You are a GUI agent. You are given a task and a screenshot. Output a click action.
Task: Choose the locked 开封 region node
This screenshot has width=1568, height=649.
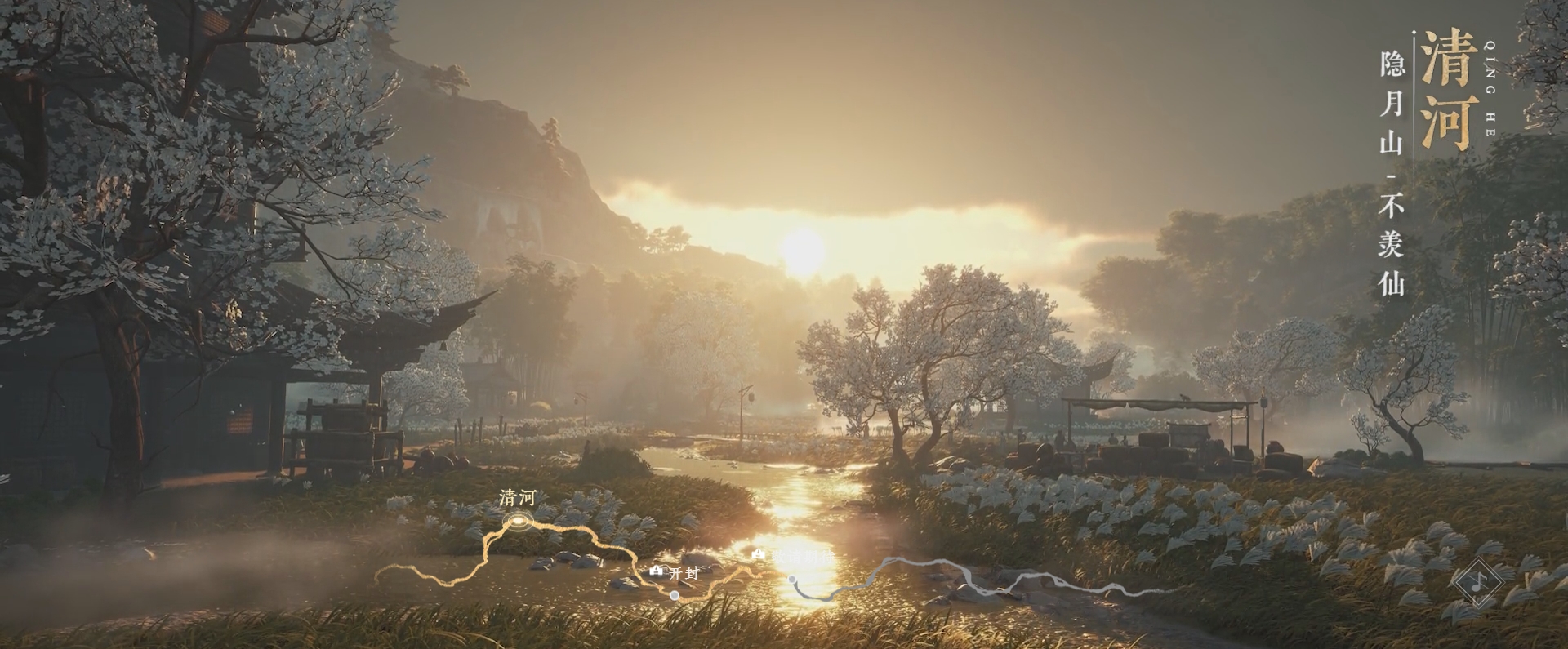[x=674, y=595]
